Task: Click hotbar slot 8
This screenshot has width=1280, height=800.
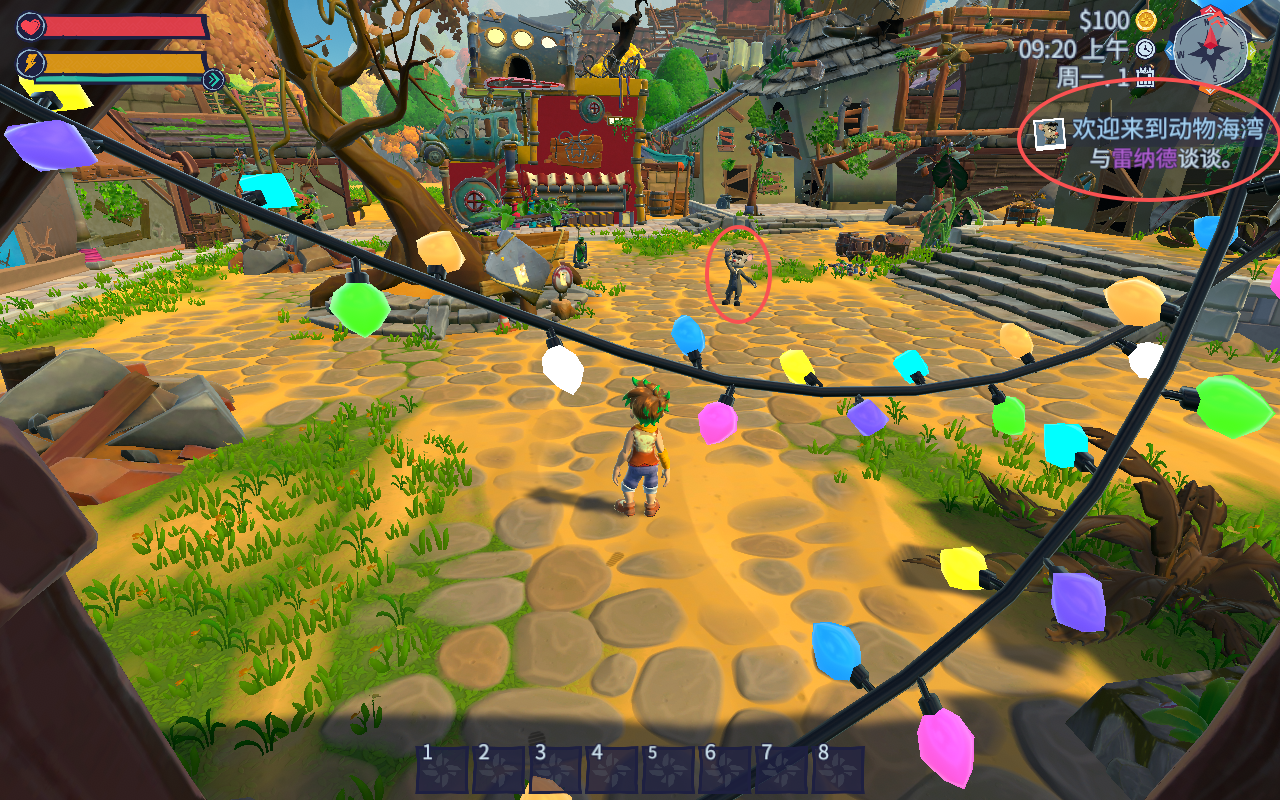Action: pyautogui.click(x=837, y=770)
